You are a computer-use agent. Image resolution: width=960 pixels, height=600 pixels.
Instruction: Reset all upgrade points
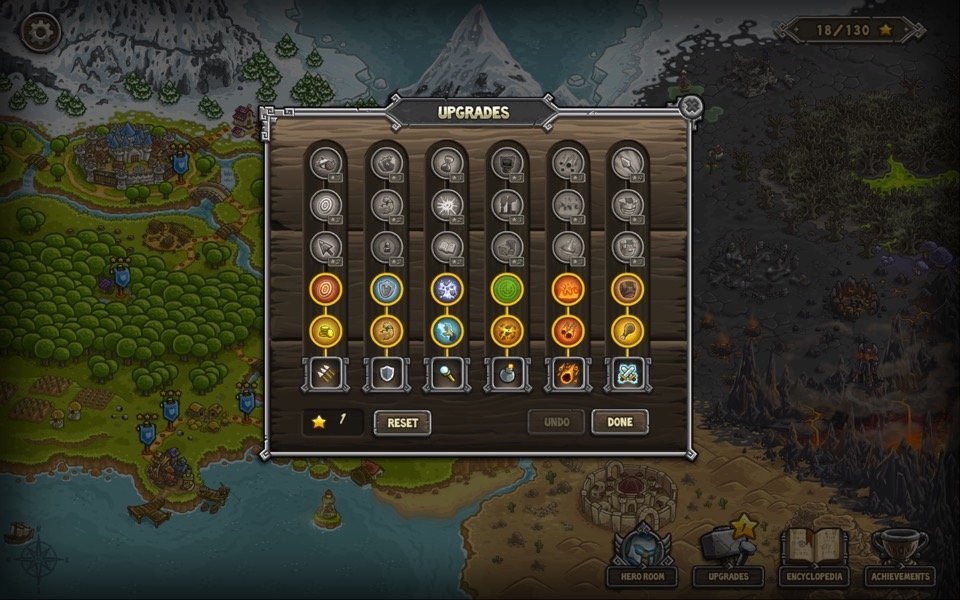coord(402,422)
